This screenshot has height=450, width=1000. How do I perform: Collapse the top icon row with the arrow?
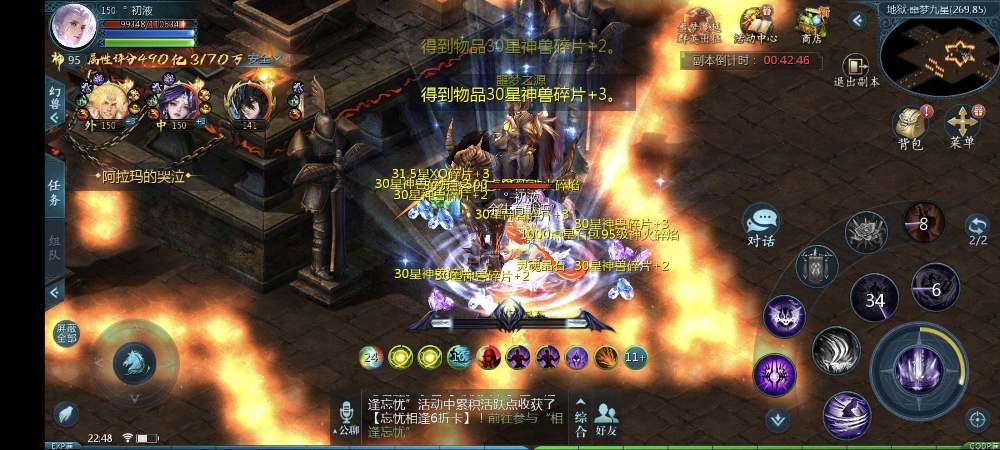[857, 20]
